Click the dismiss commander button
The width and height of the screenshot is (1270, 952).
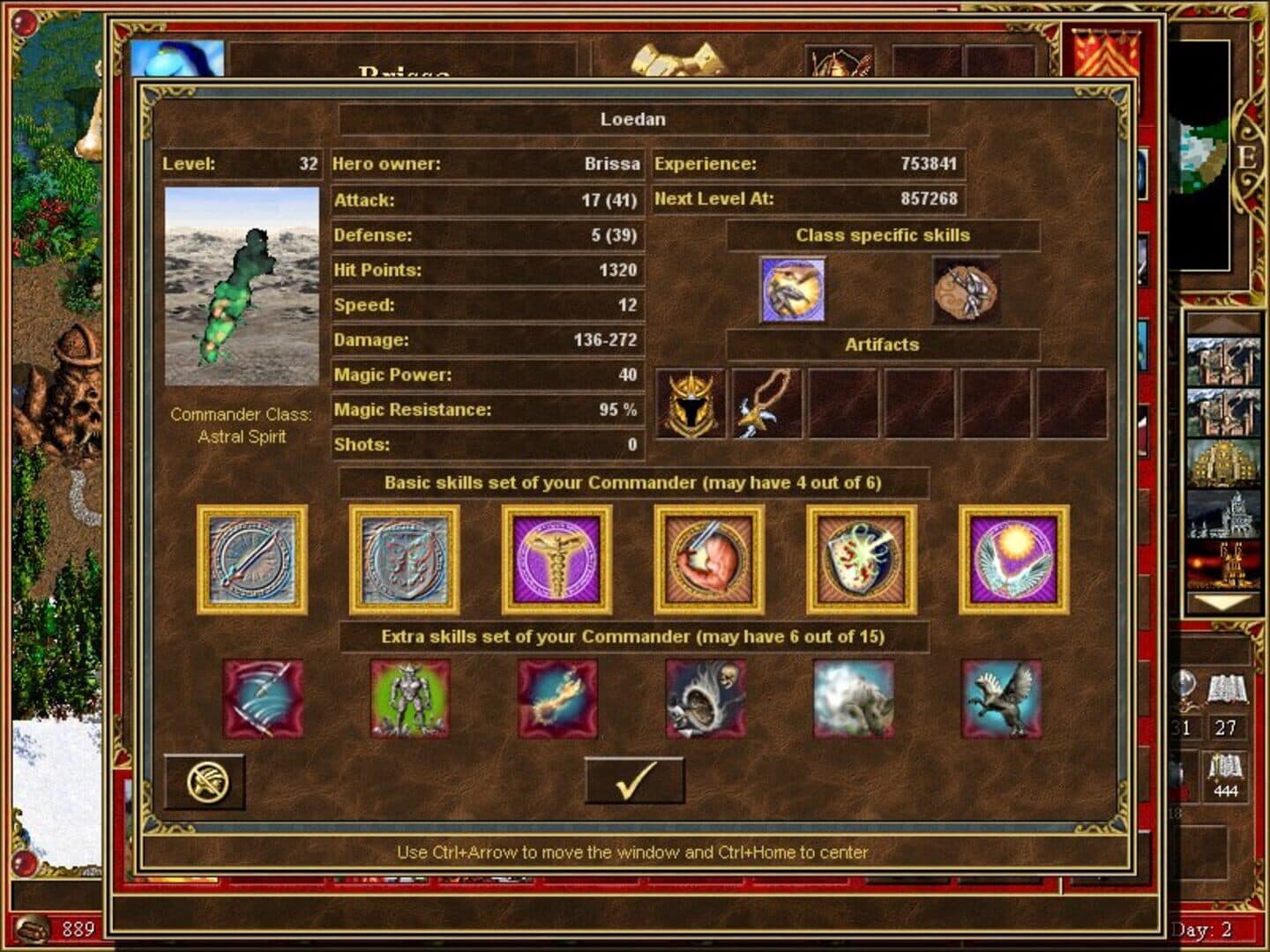[x=206, y=782]
